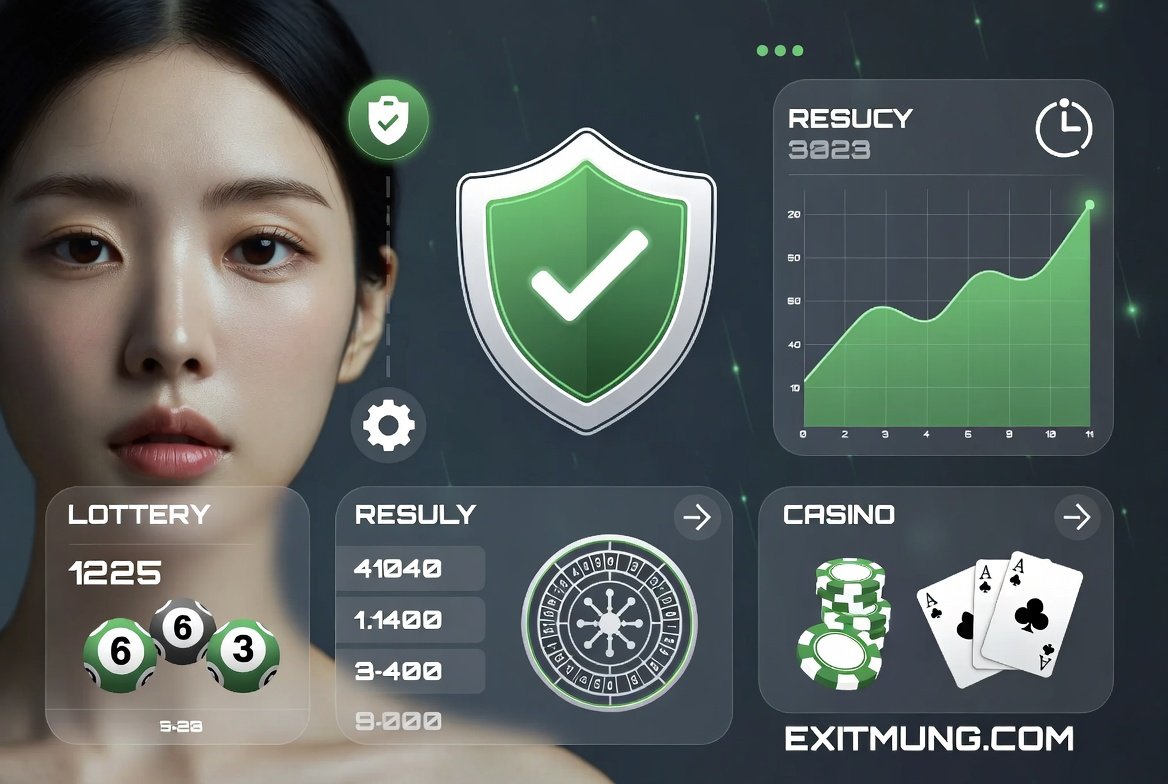Select the 41040 result row

410,569
